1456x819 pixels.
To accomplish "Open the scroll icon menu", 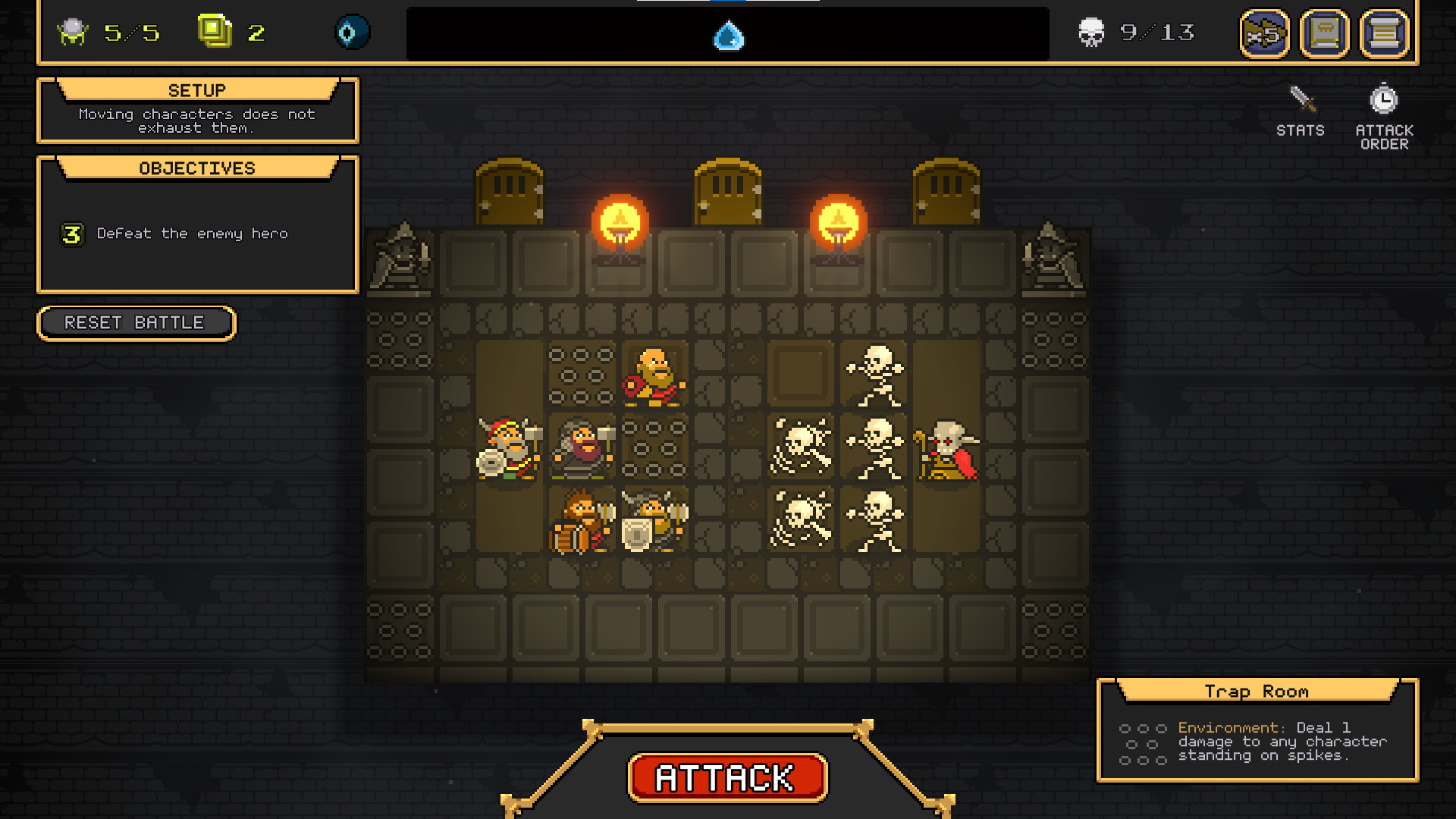I will [x=1384, y=34].
